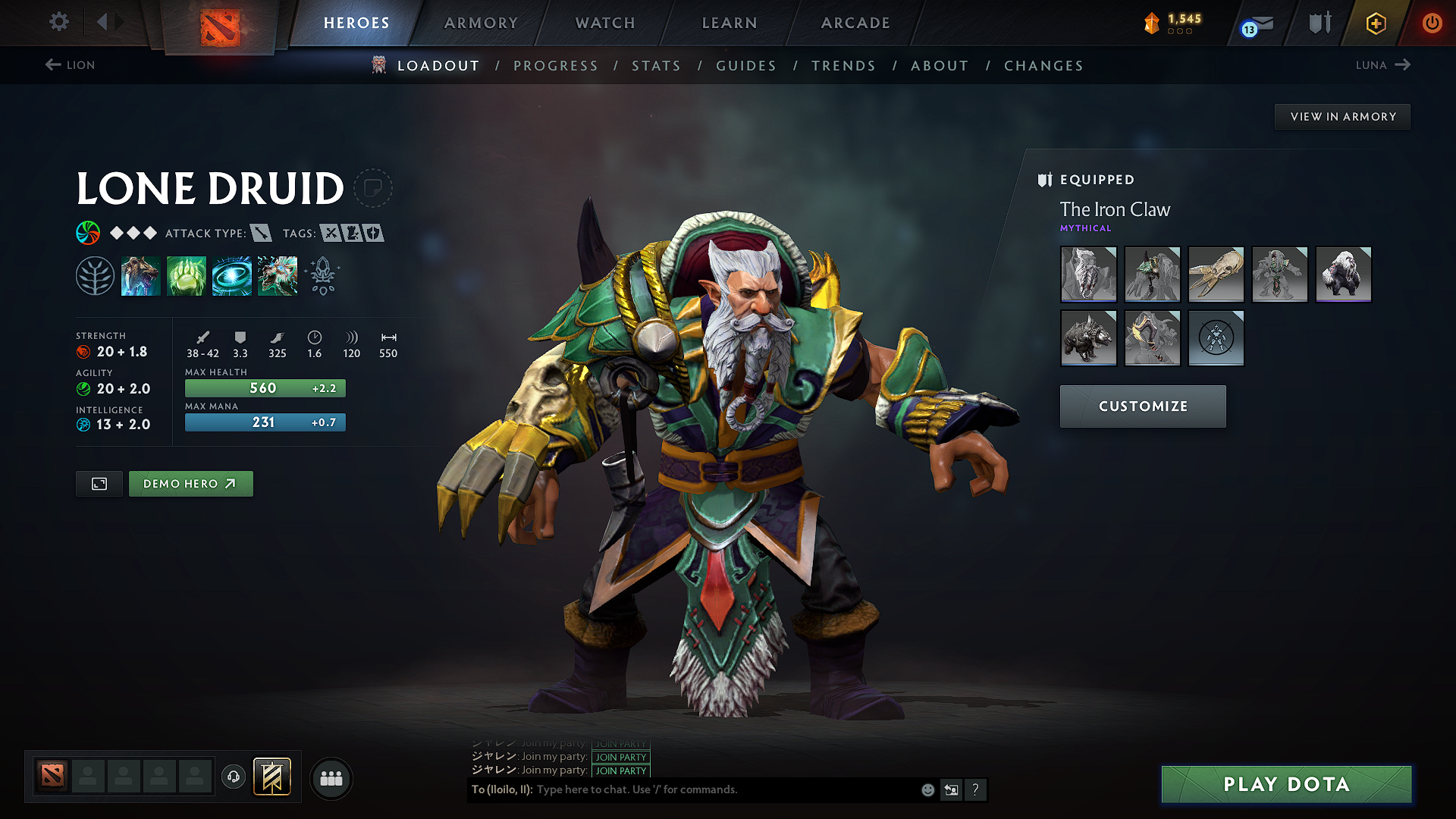Open the WATCH menu
Image resolution: width=1456 pixels, height=819 pixels.
pos(604,23)
